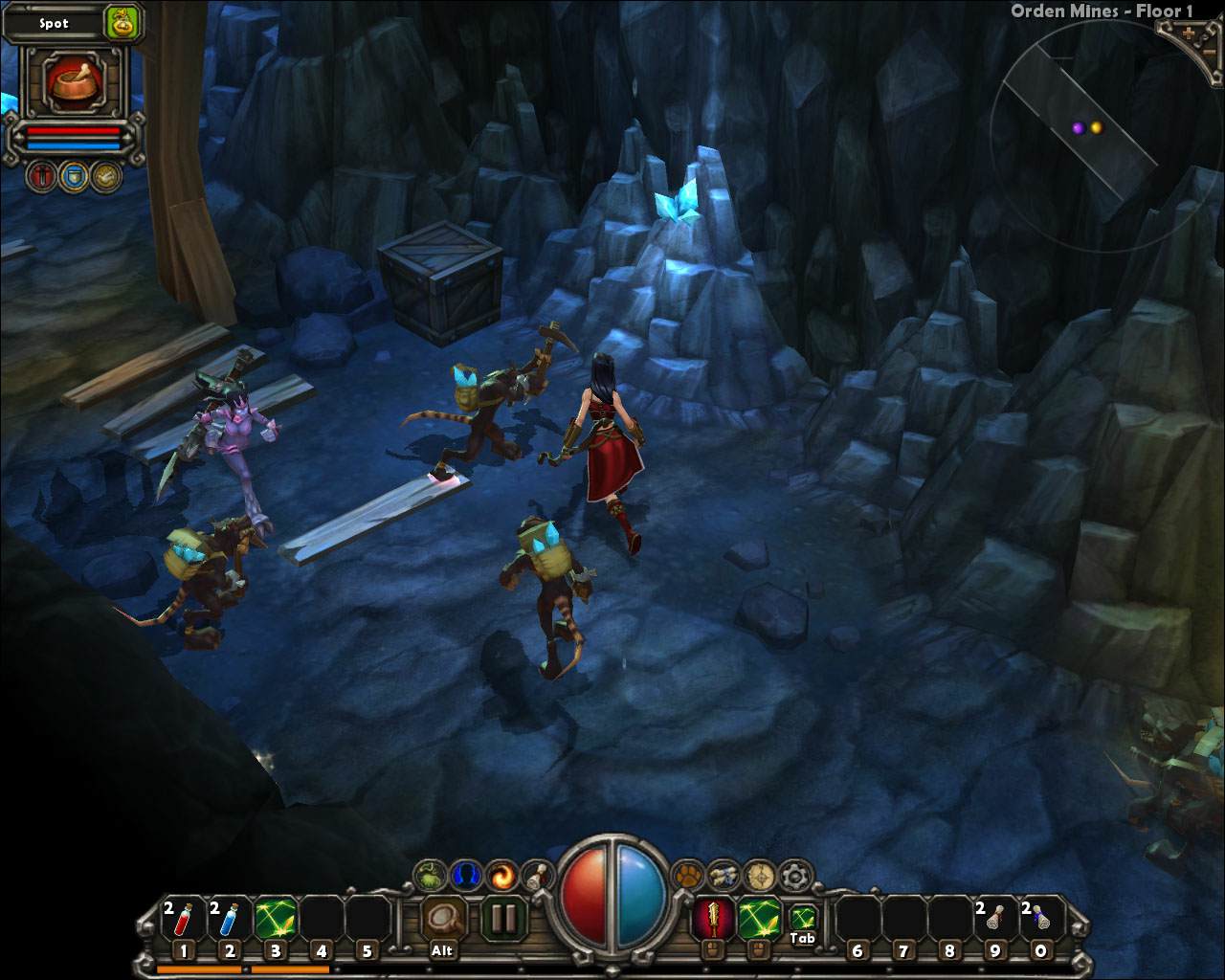Select the small green skill labeled Tab
This screenshot has width=1225, height=980.
[x=802, y=917]
